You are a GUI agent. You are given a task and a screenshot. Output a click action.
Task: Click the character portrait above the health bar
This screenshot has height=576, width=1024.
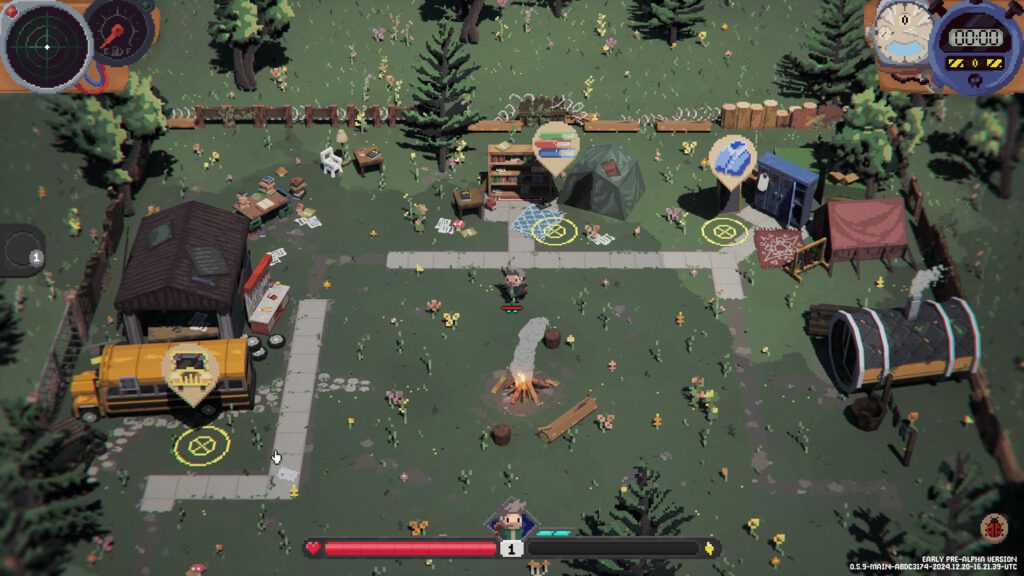[x=512, y=520]
